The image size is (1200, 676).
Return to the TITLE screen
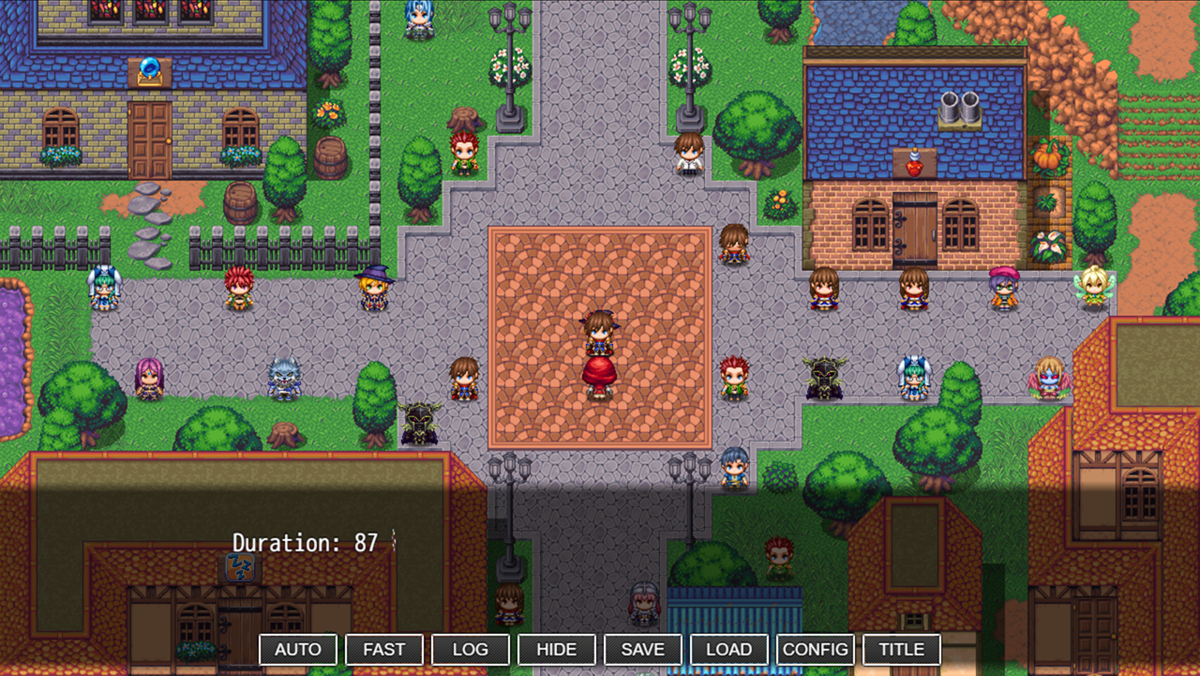tap(901, 649)
